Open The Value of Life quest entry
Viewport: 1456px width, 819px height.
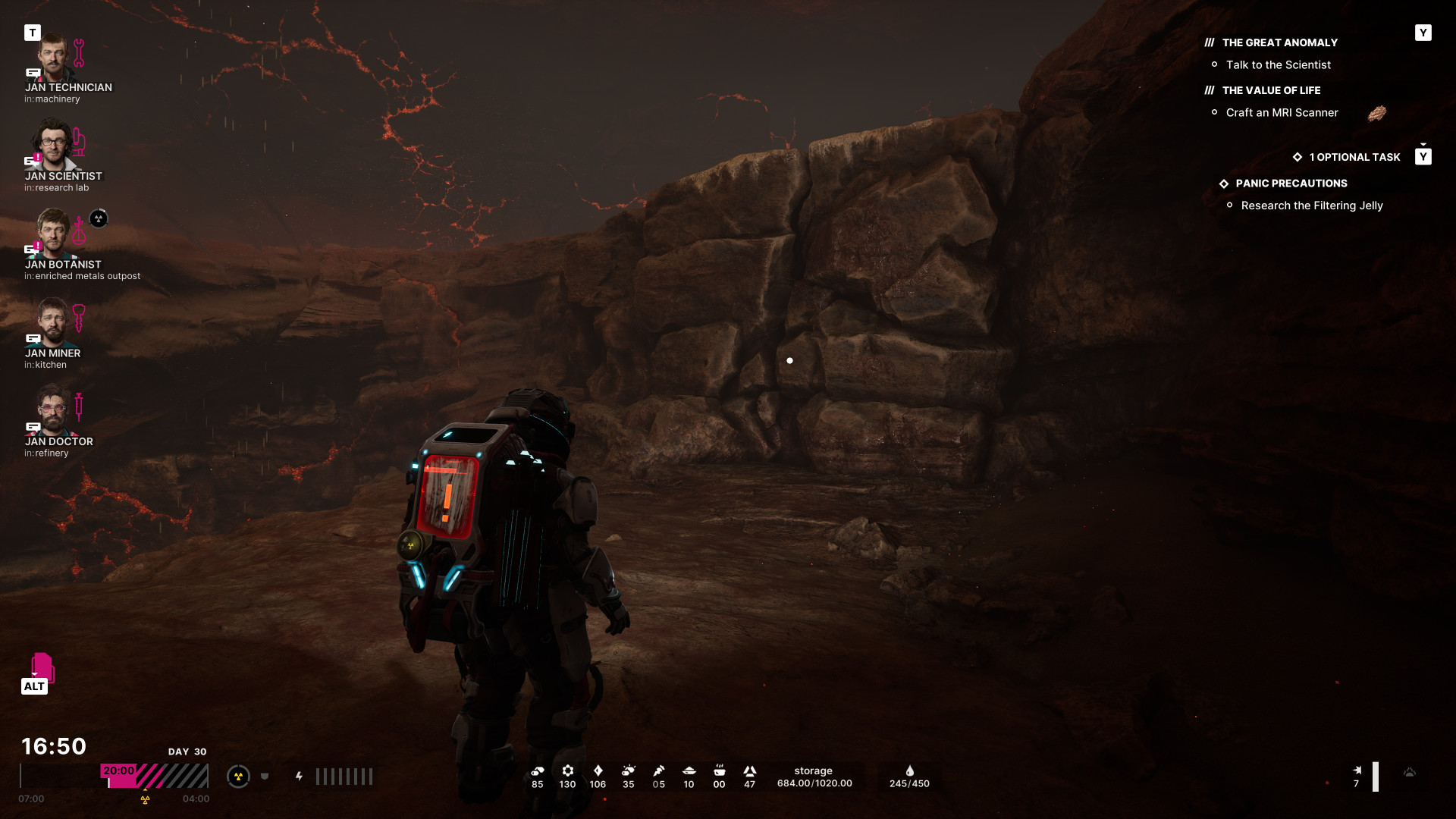(x=1271, y=91)
